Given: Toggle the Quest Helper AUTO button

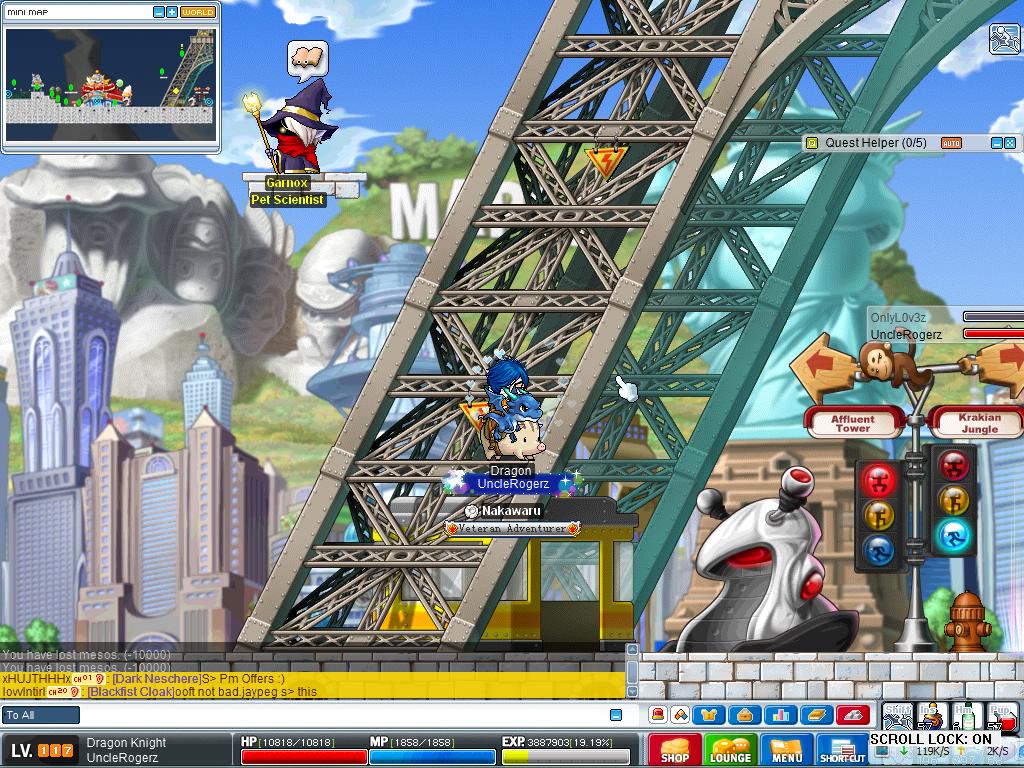Looking at the screenshot, I should coord(951,143).
